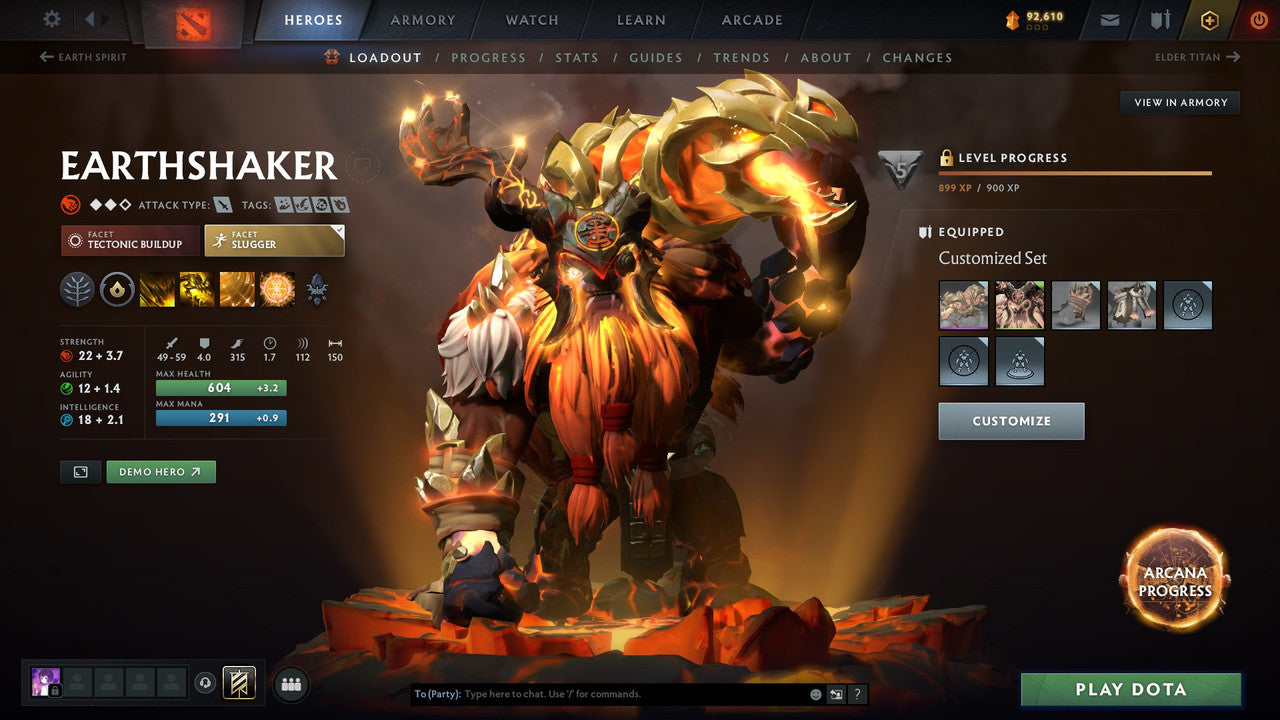1280x720 pixels.
Task: Click the Aftershock ability icon
Action: tap(237, 290)
